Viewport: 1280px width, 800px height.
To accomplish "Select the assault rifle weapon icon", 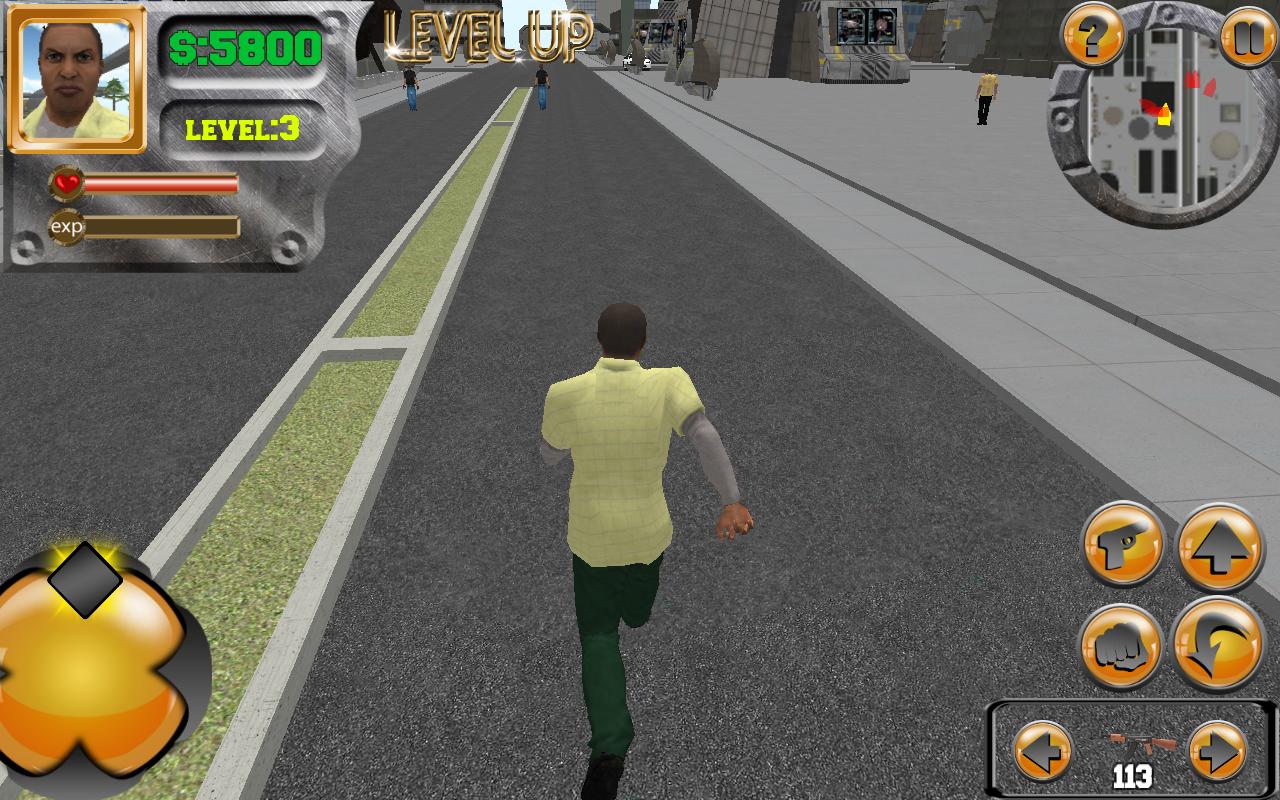I will click(1131, 745).
